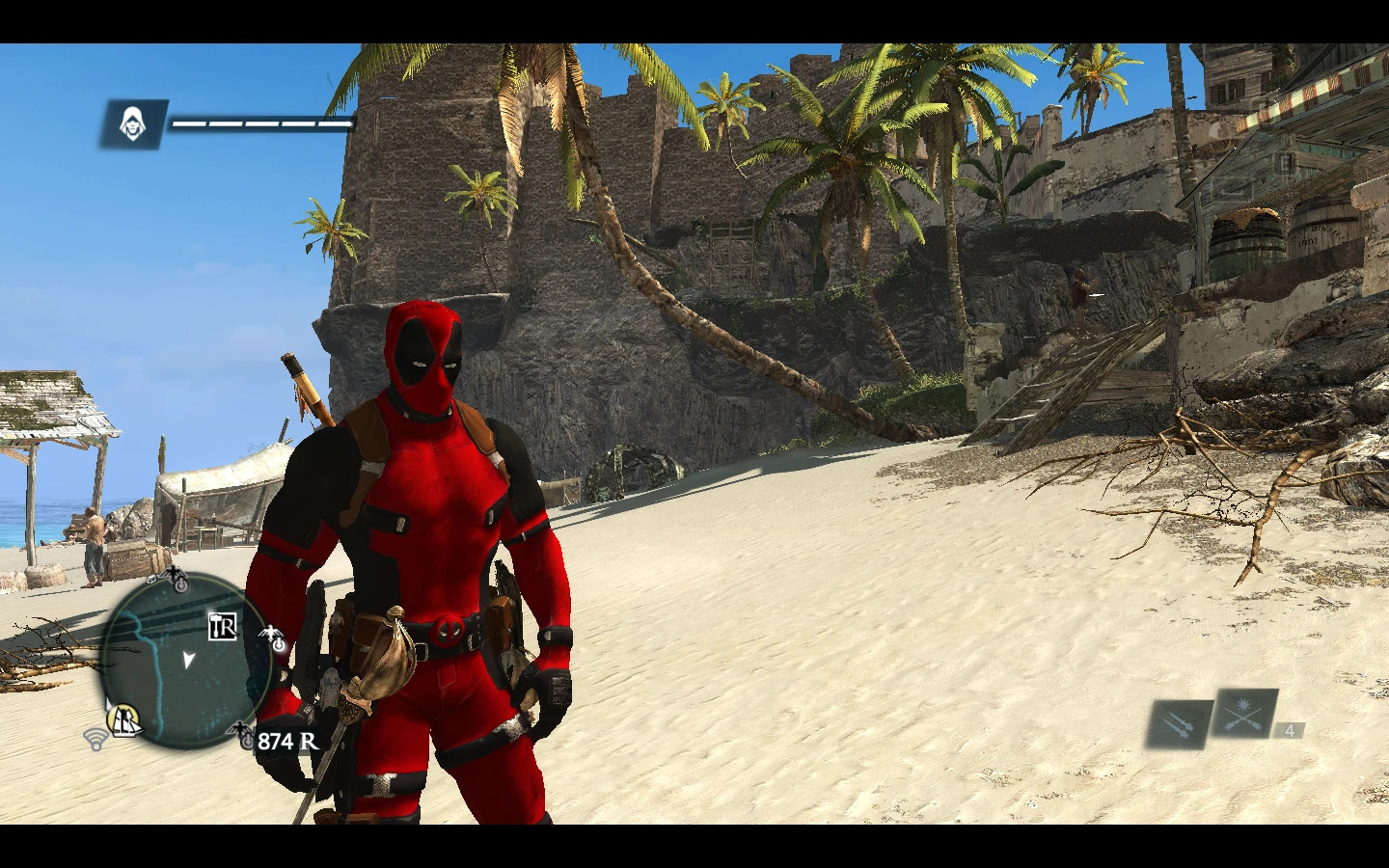Click the player arrow in the minimap center
Screen dimensions: 1389x868
(x=188, y=660)
